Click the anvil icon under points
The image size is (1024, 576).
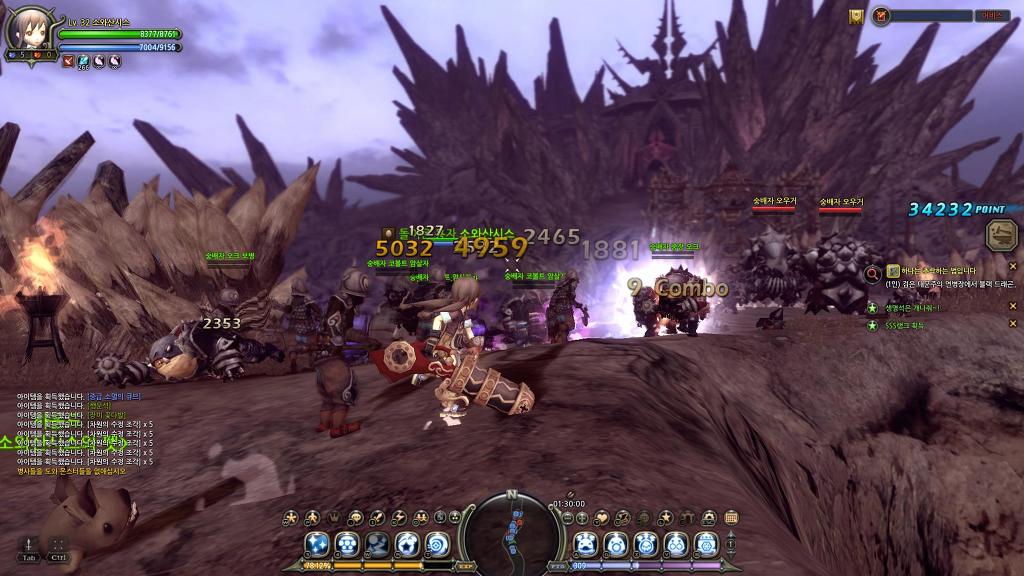[x=998, y=236]
